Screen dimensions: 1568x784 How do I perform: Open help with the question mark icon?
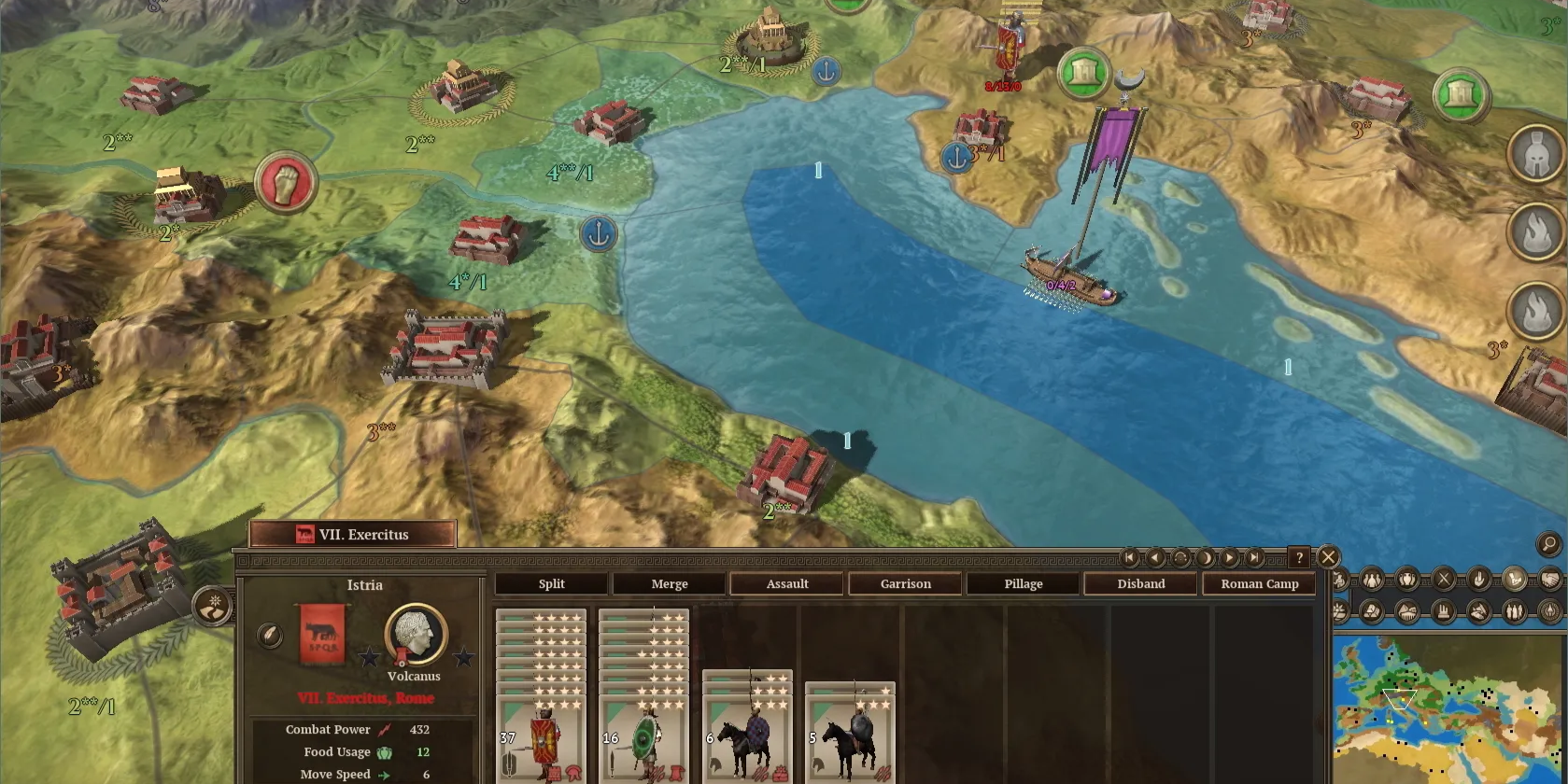[1300, 557]
